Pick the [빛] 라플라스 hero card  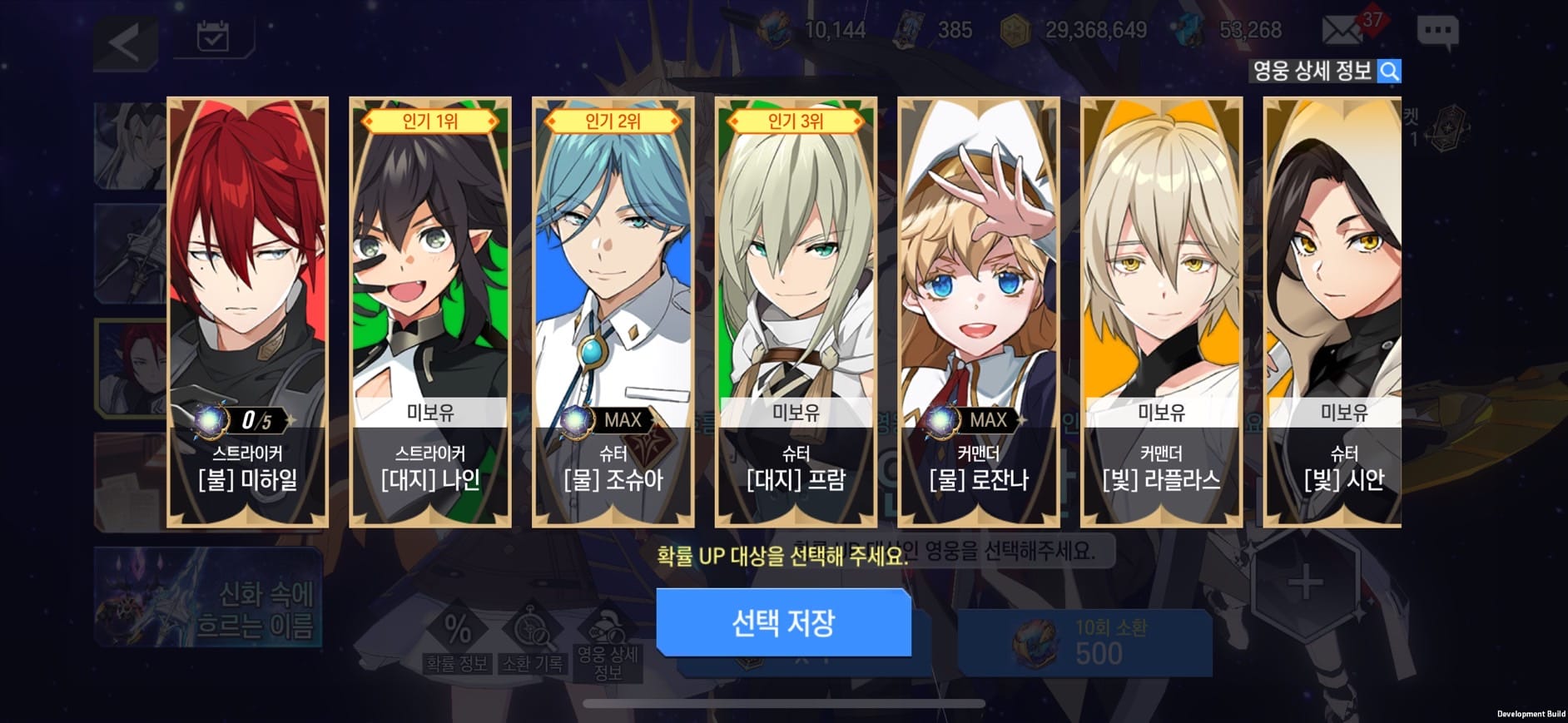point(1161,312)
